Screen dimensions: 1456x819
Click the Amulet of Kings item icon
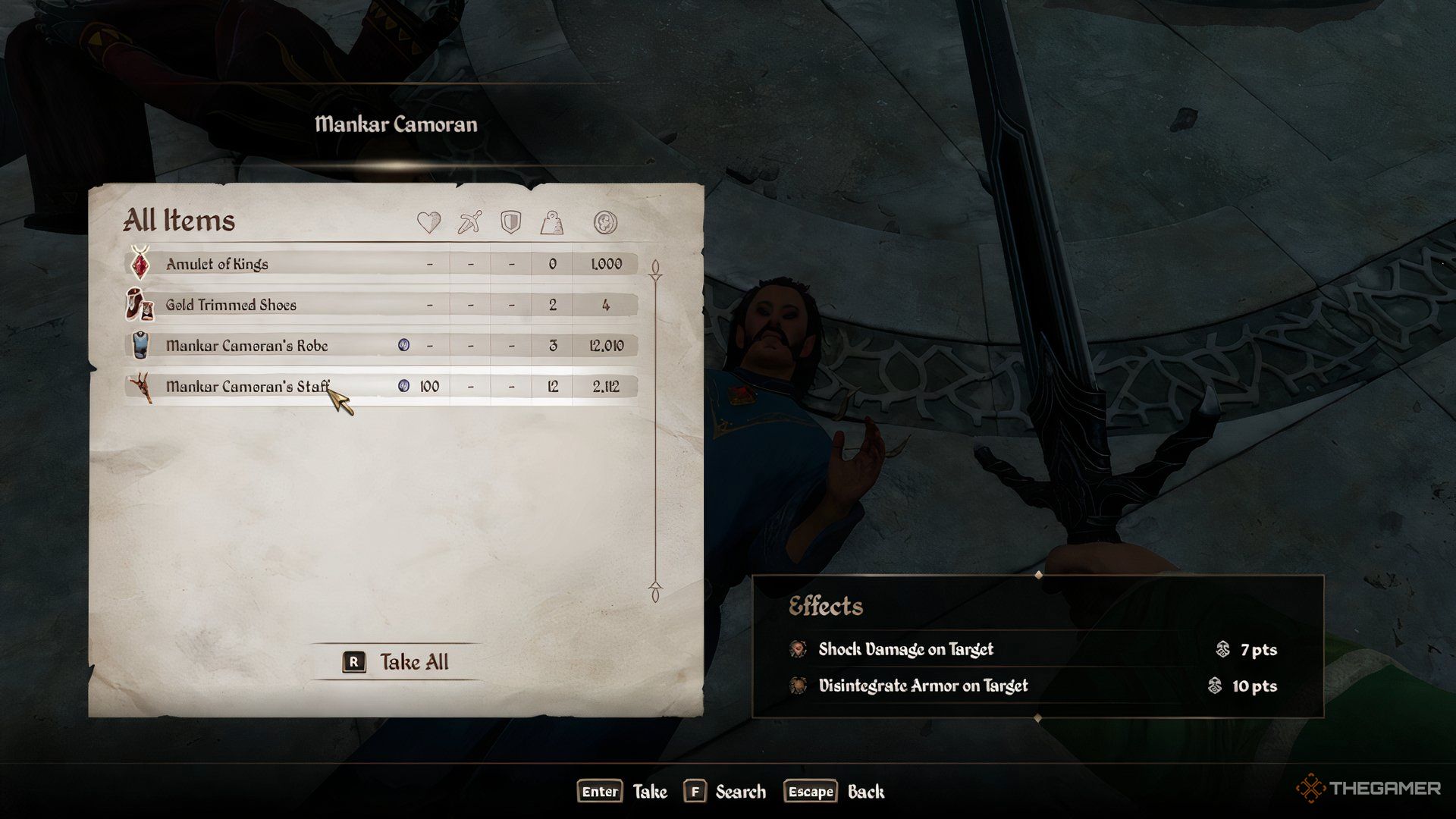point(139,264)
